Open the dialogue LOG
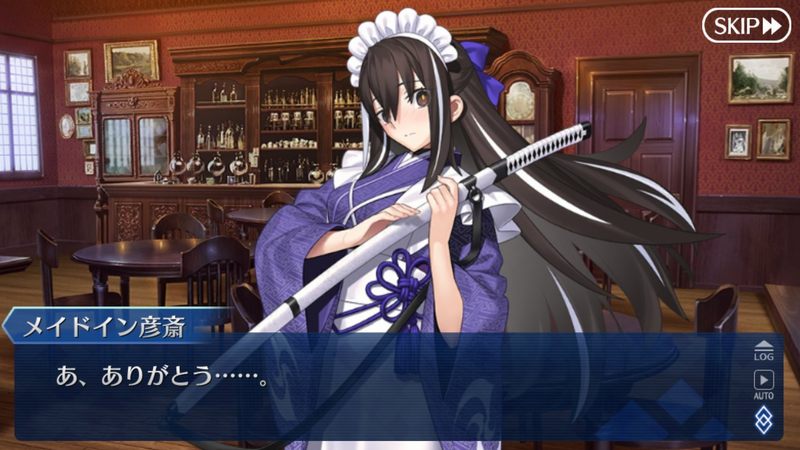The image size is (800, 450). (x=763, y=350)
